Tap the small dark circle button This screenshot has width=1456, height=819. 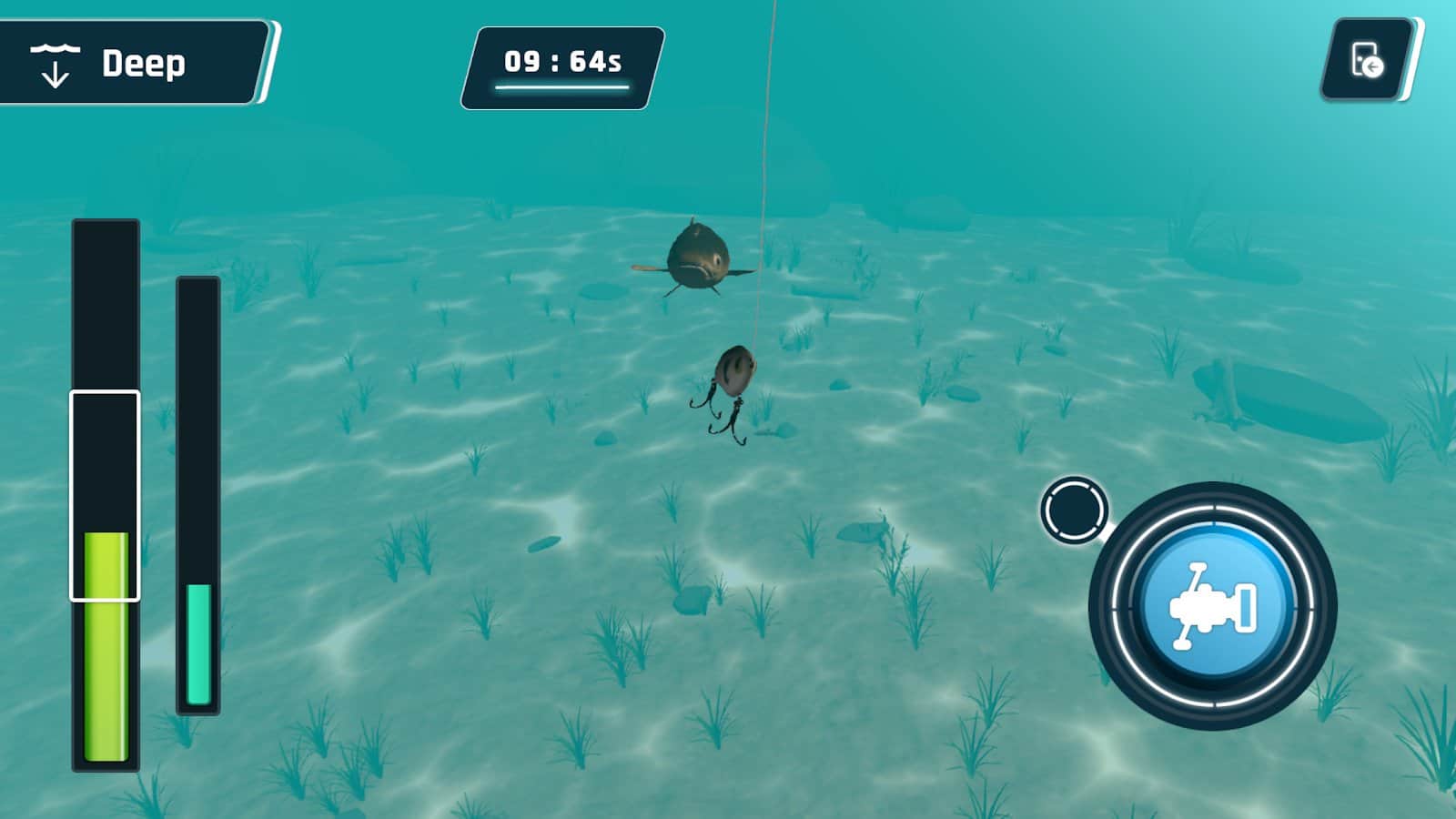tap(1074, 510)
